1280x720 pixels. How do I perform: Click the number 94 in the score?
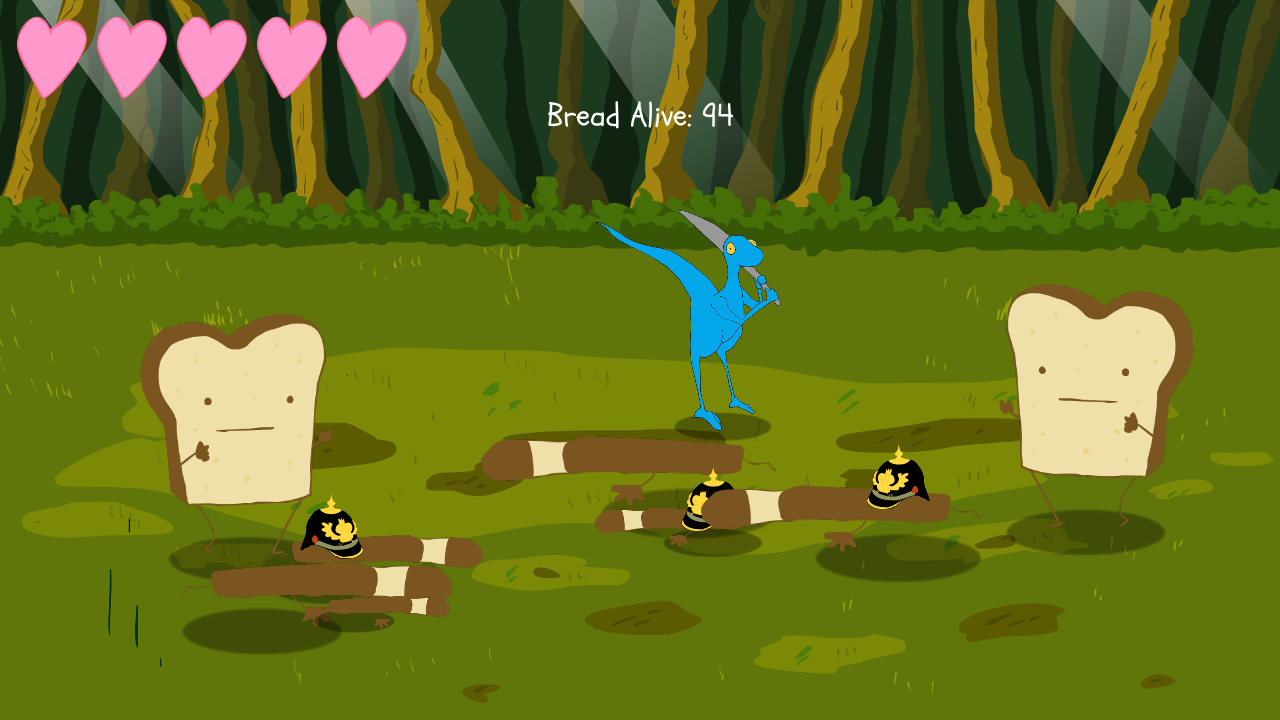[x=717, y=115]
